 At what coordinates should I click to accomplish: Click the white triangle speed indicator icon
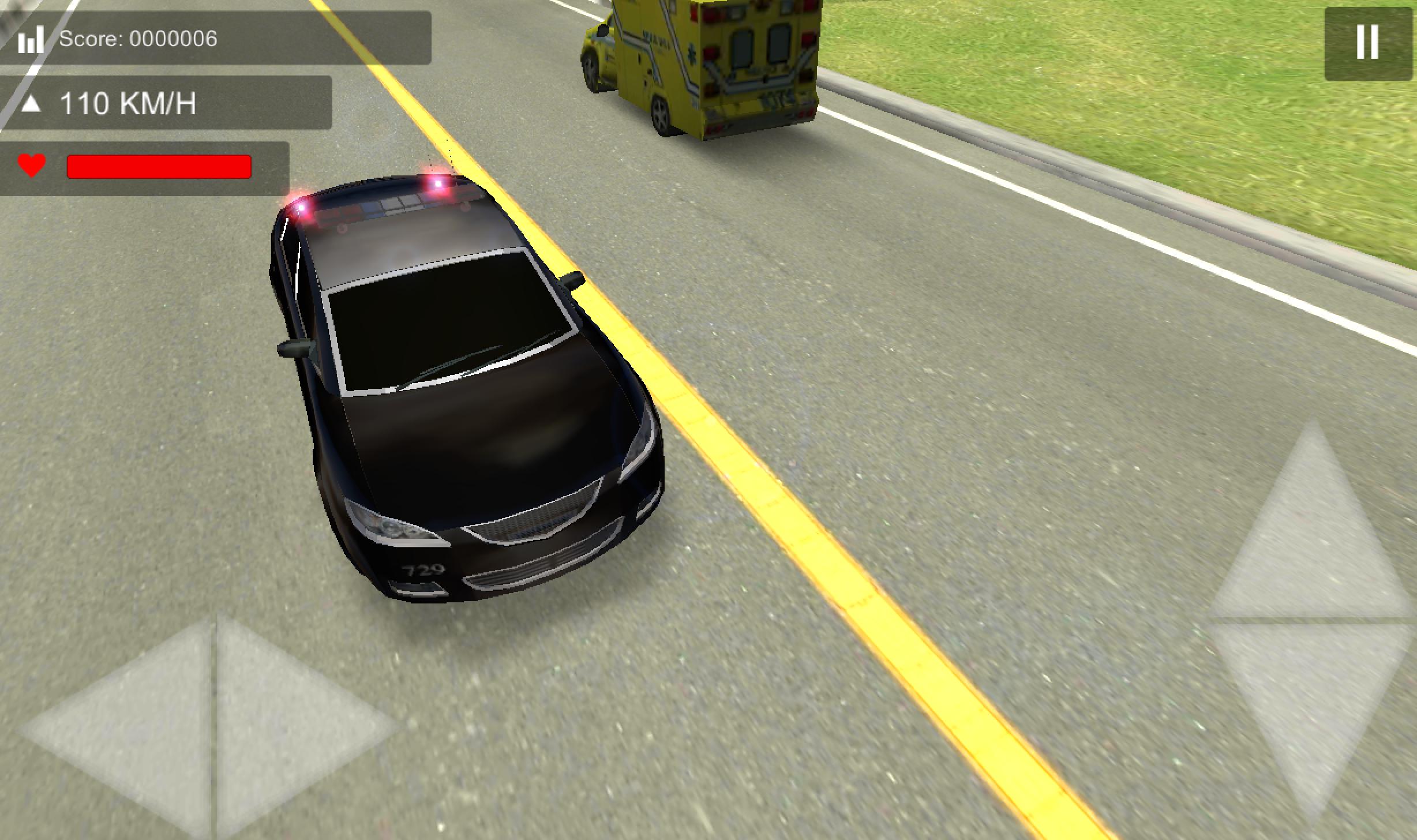tap(32, 104)
